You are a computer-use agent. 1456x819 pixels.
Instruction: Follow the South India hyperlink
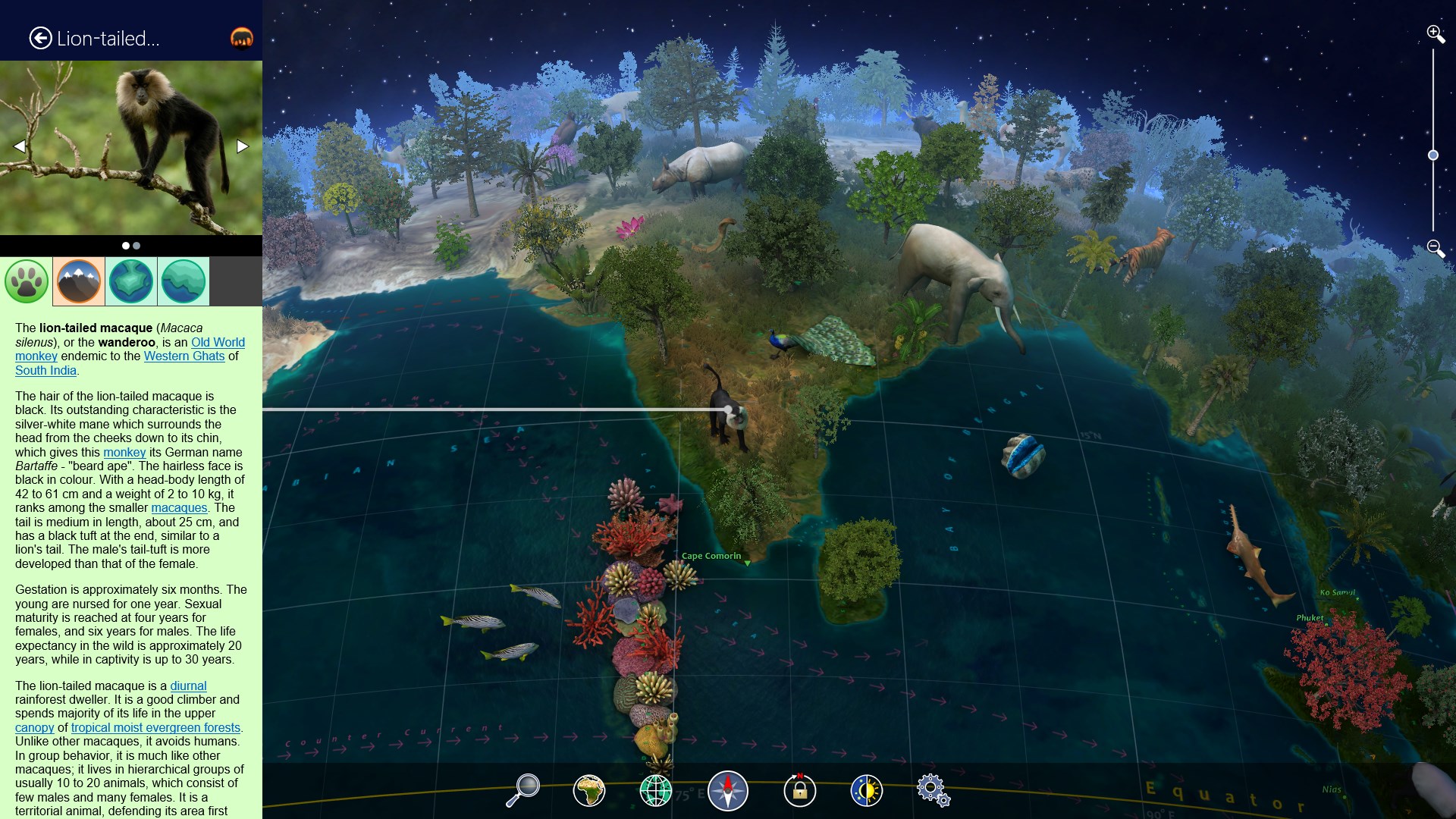click(x=45, y=371)
